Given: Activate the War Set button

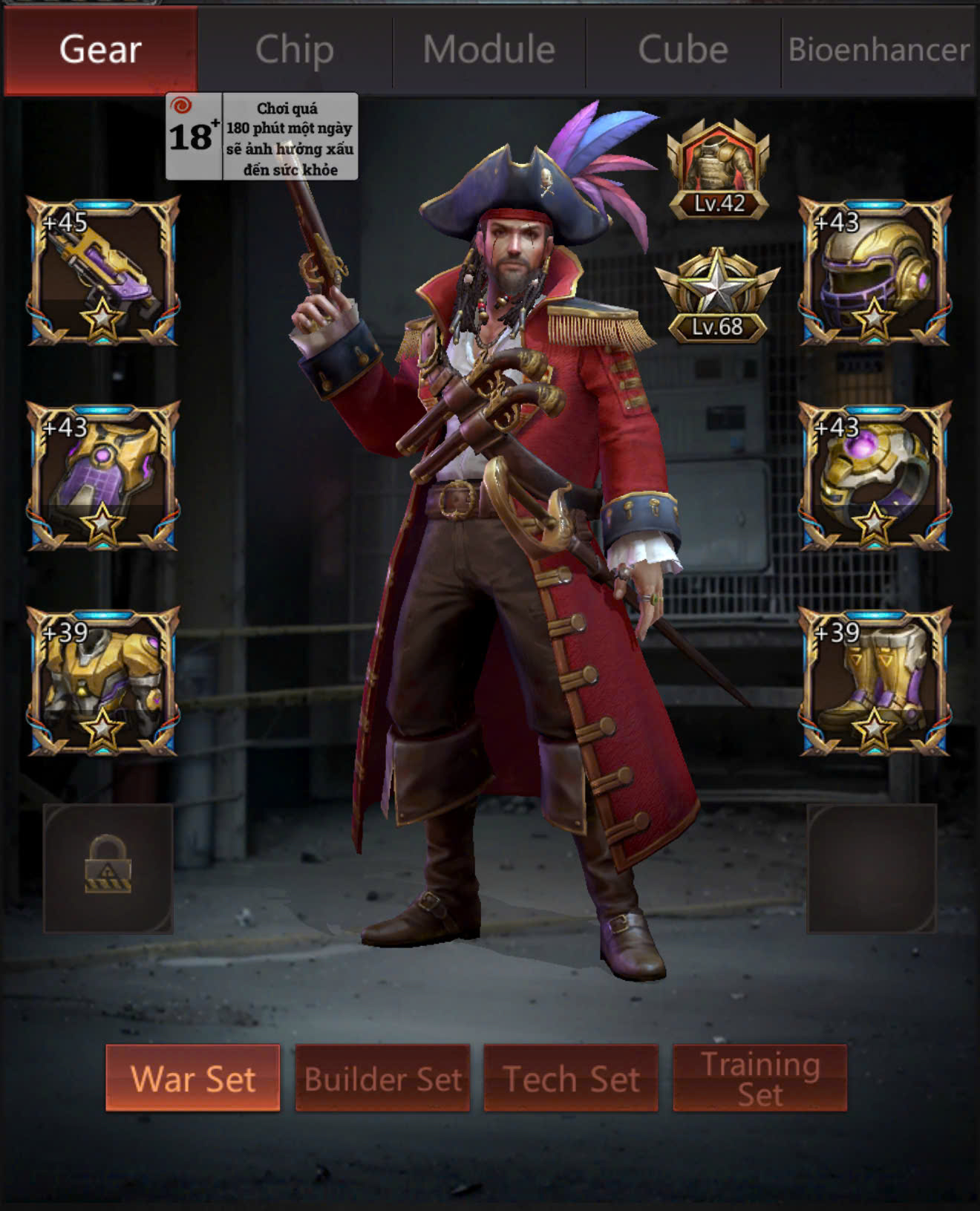Looking at the screenshot, I should point(193,1078).
